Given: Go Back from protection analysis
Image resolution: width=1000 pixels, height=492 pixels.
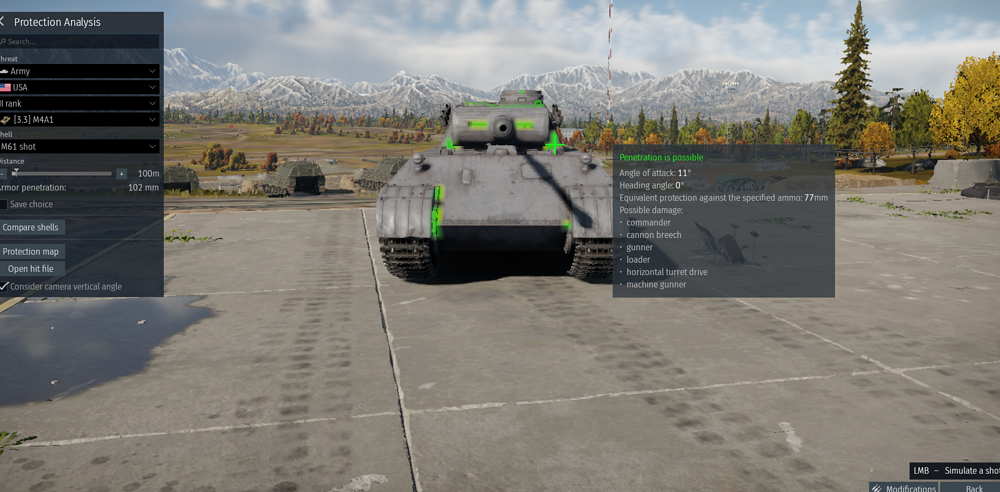Looking at the screenshot, I should coord(973,488).
